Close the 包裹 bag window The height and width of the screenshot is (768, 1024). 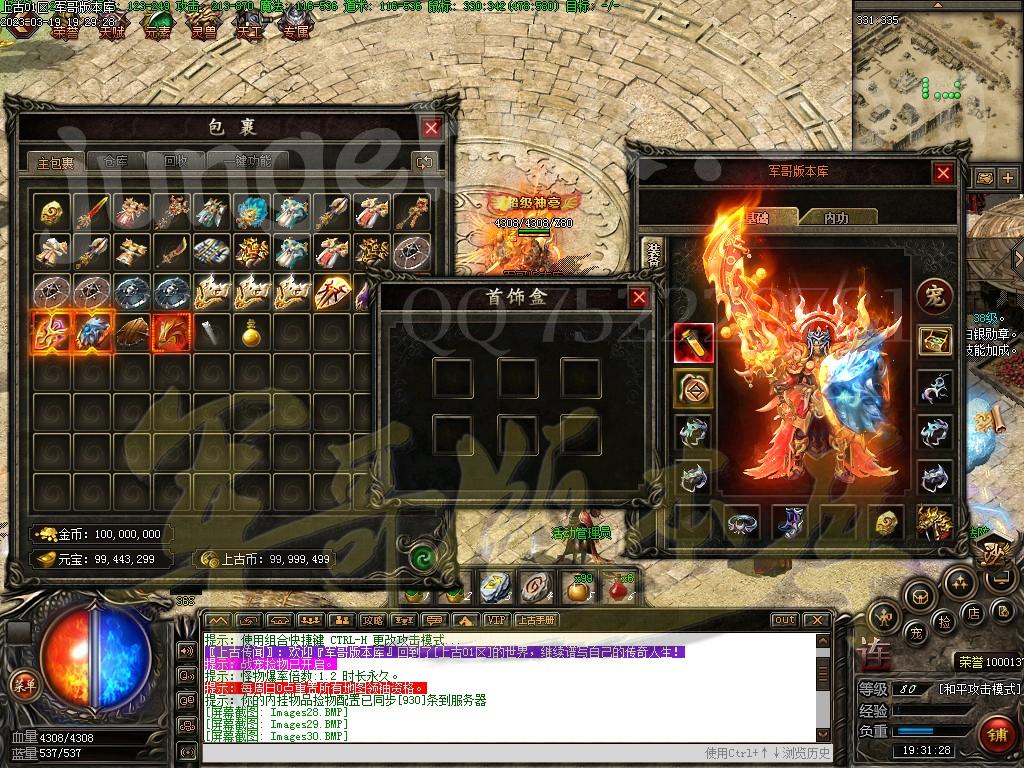[x=431, y=128]
